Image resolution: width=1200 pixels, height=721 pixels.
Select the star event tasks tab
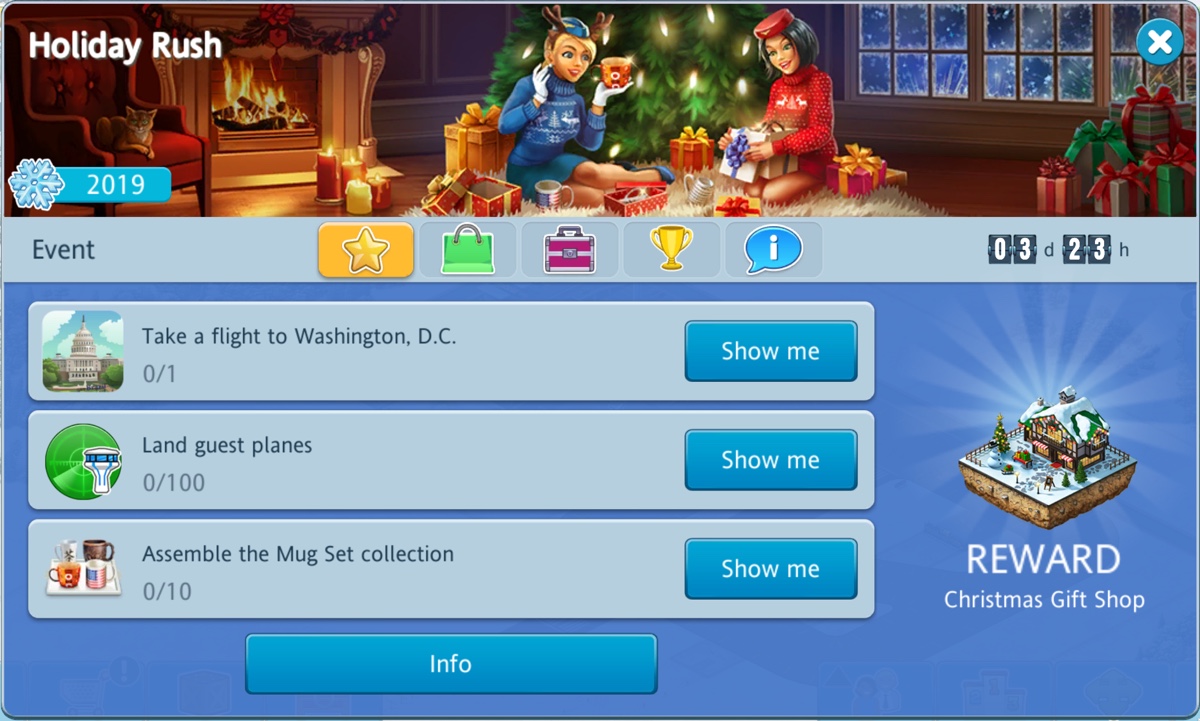[x=366, y=250]
